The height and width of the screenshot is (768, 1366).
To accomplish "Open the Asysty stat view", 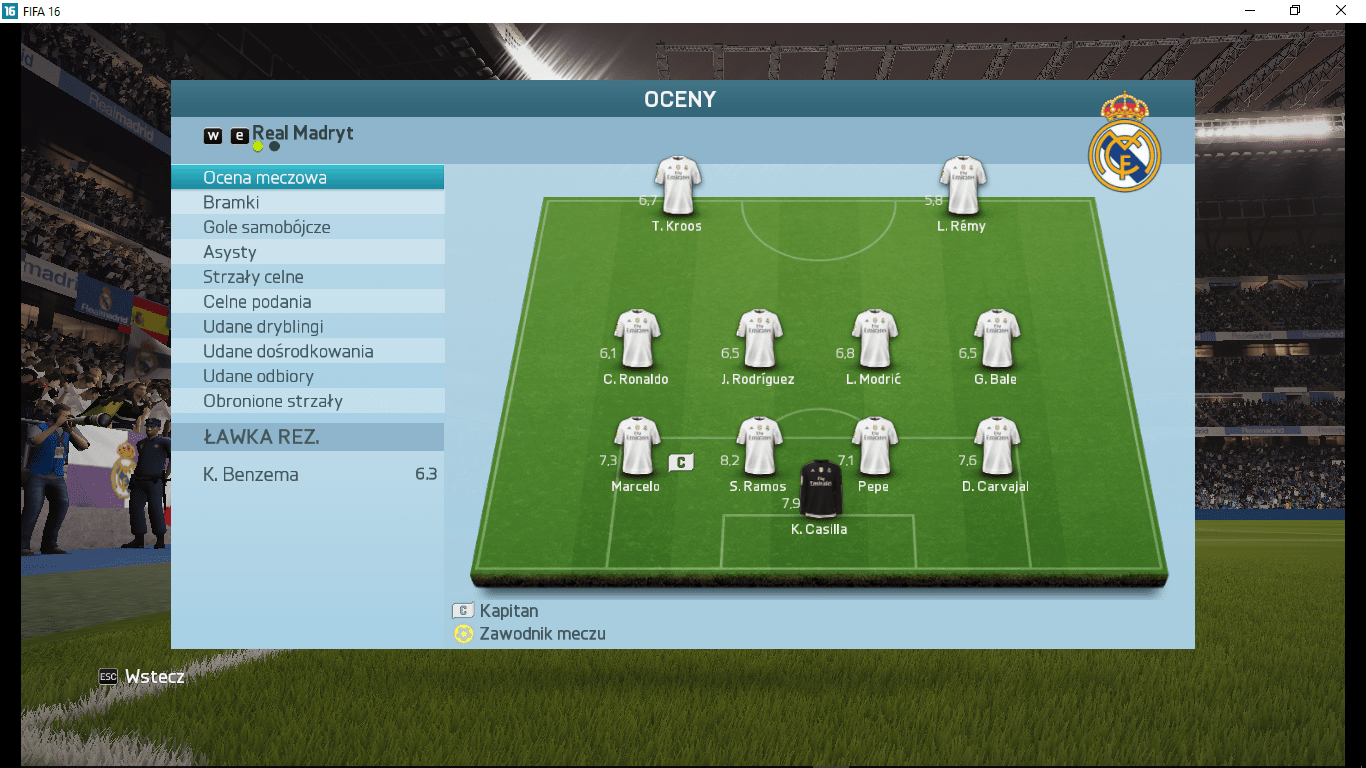I will pyautogui.click(x=307, y=252).
